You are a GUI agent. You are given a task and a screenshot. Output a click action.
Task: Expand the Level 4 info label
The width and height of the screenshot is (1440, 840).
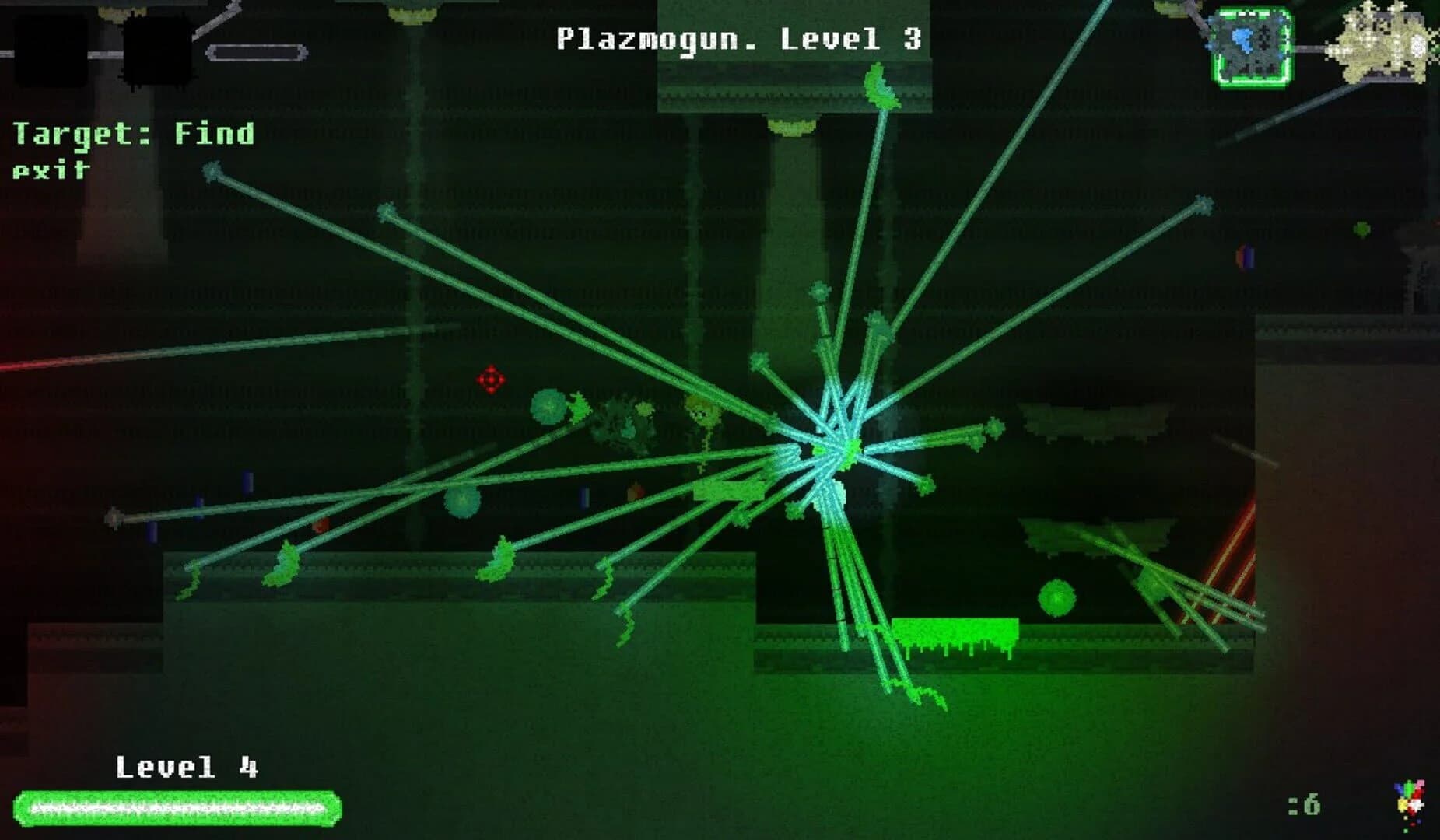click(x=187, y=766)
